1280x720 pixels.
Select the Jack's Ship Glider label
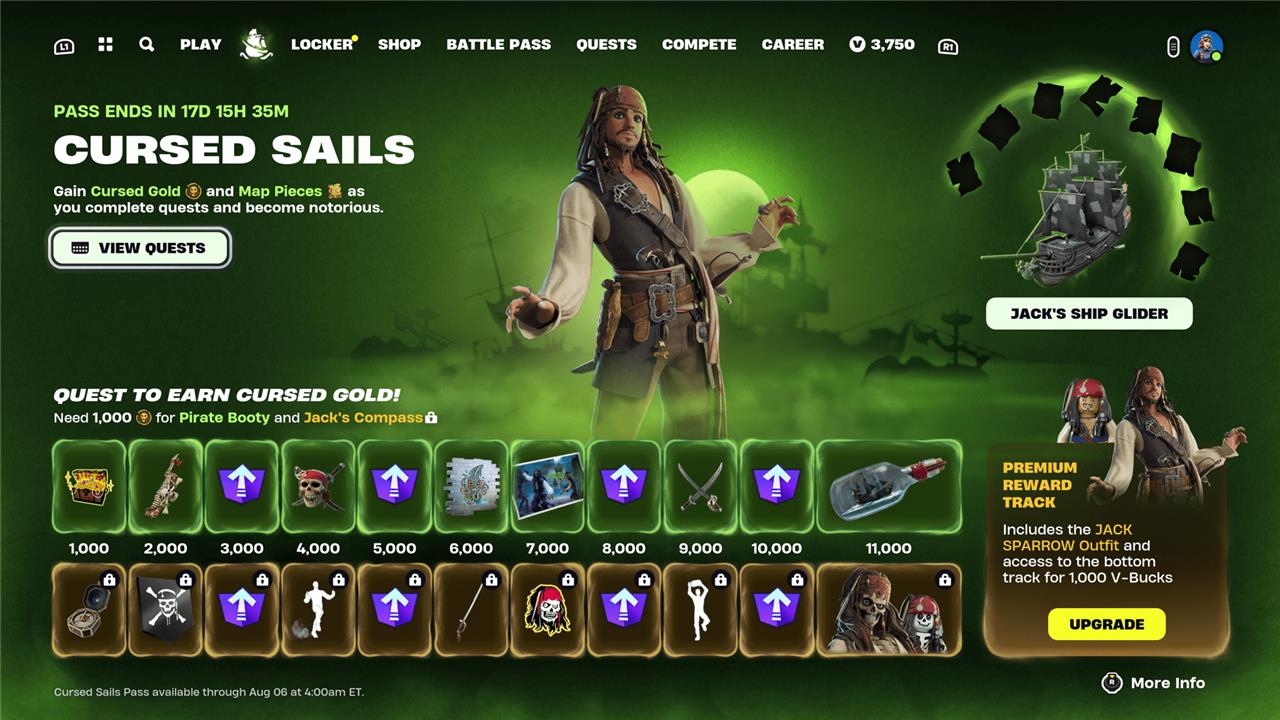[x=1089, y=313]
